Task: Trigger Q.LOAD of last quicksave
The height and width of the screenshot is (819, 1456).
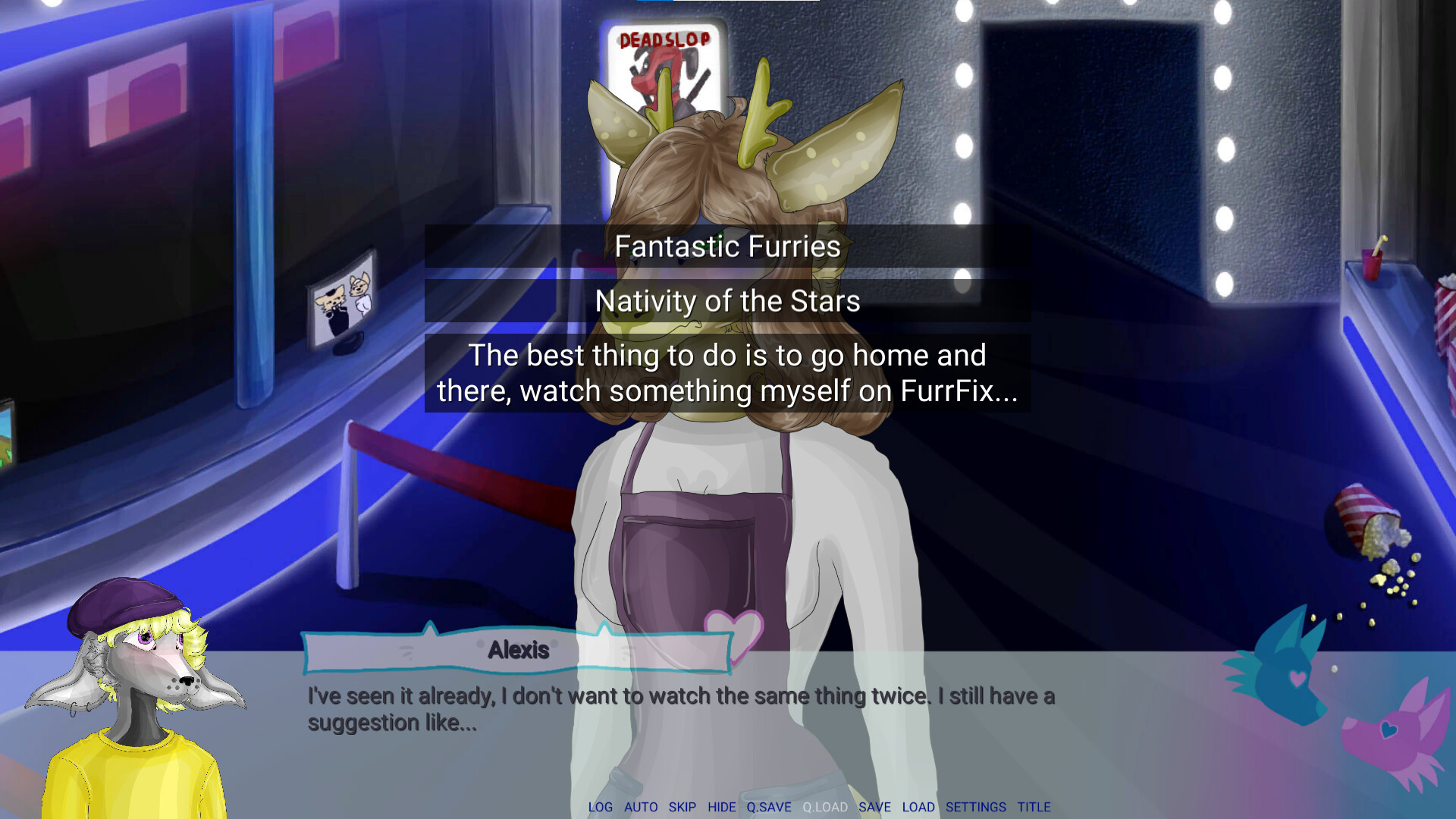Action: coord(825,807)
